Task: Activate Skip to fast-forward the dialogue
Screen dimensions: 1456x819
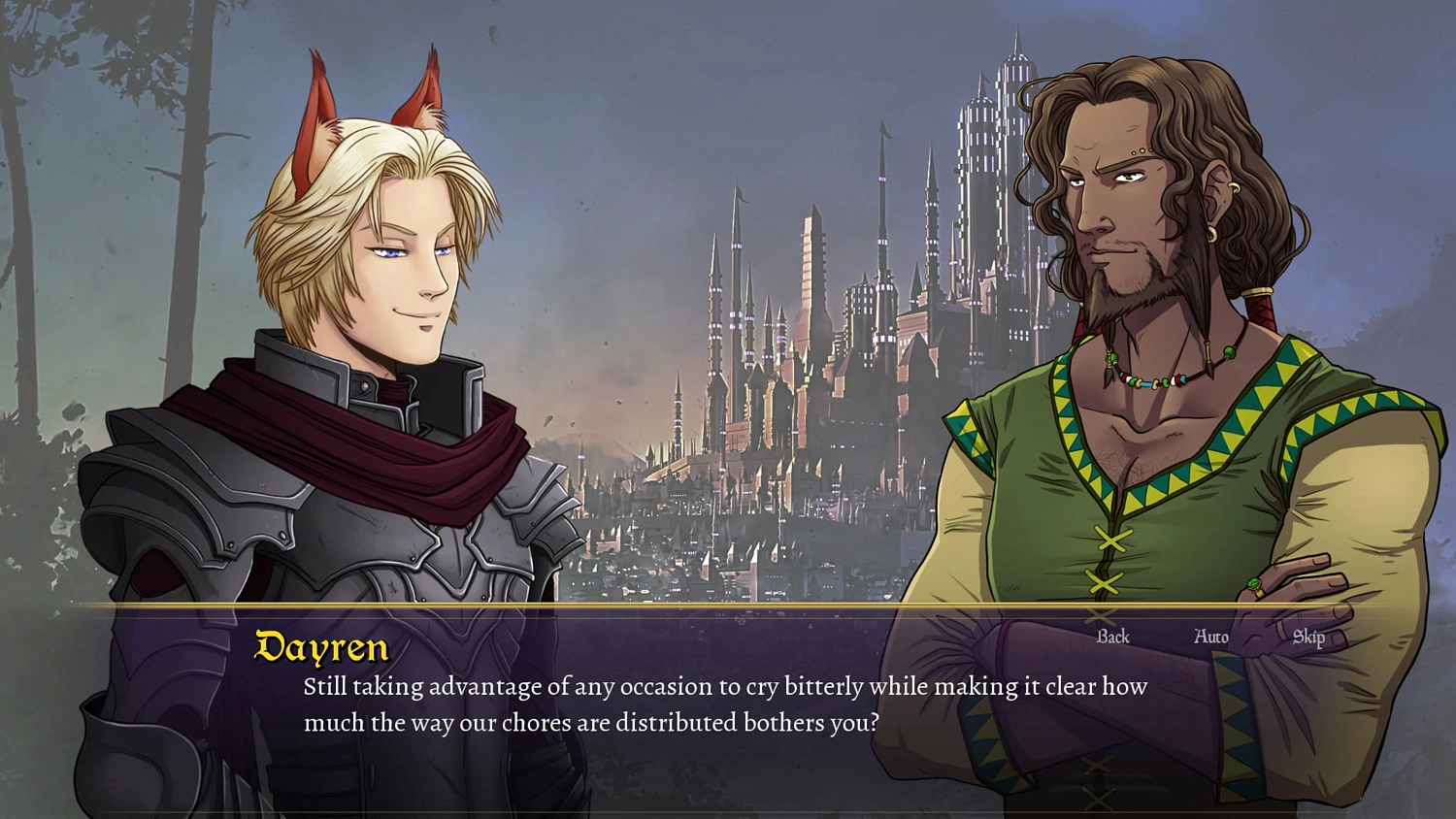Action: (x=1309, y=638)
